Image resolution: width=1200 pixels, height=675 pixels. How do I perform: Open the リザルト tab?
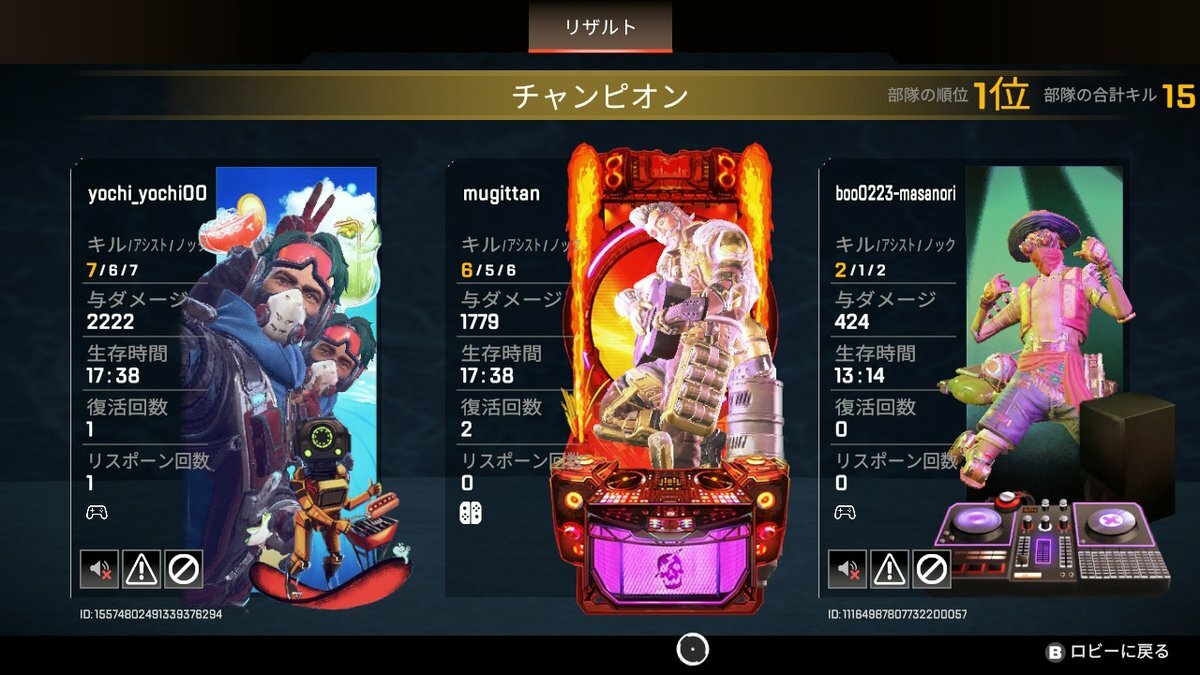click(600, 27)
